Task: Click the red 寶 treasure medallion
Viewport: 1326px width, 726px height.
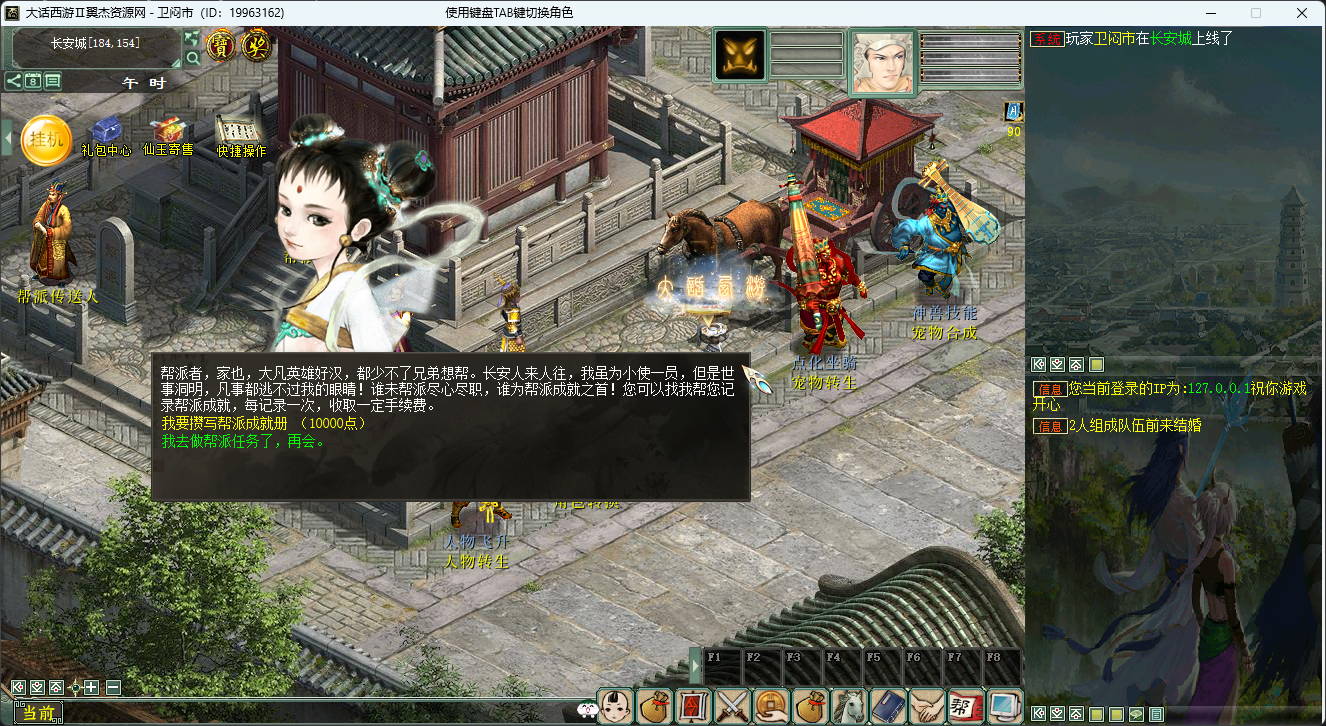Action: point(222,45)
